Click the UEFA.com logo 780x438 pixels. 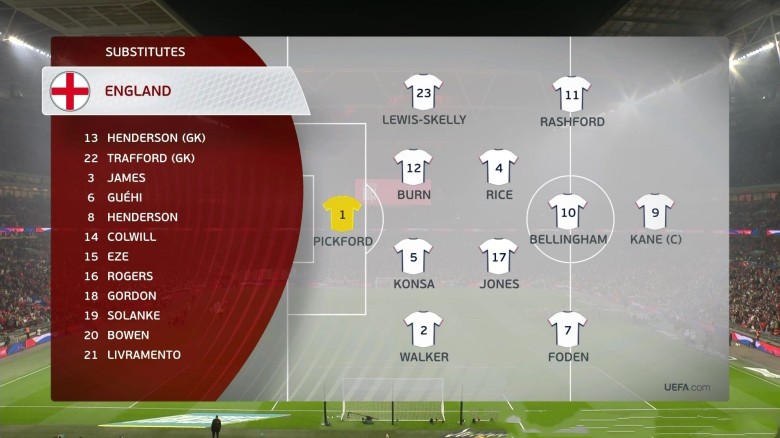(x=687, y=388)
